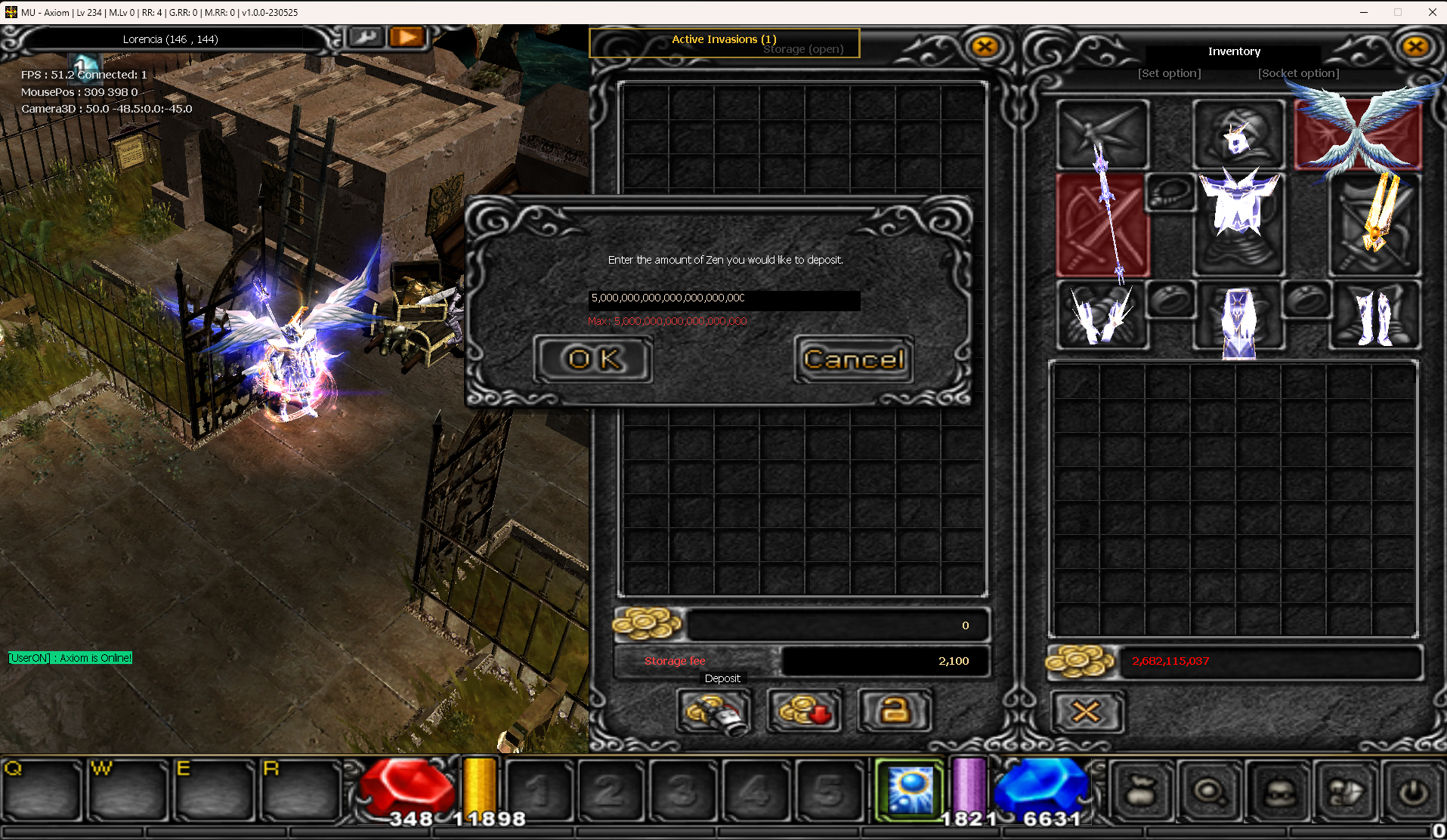The width and height of the screenshot is (1447, 840).
Task: Toggle the storage padlock button
Action: click(895, 711)
